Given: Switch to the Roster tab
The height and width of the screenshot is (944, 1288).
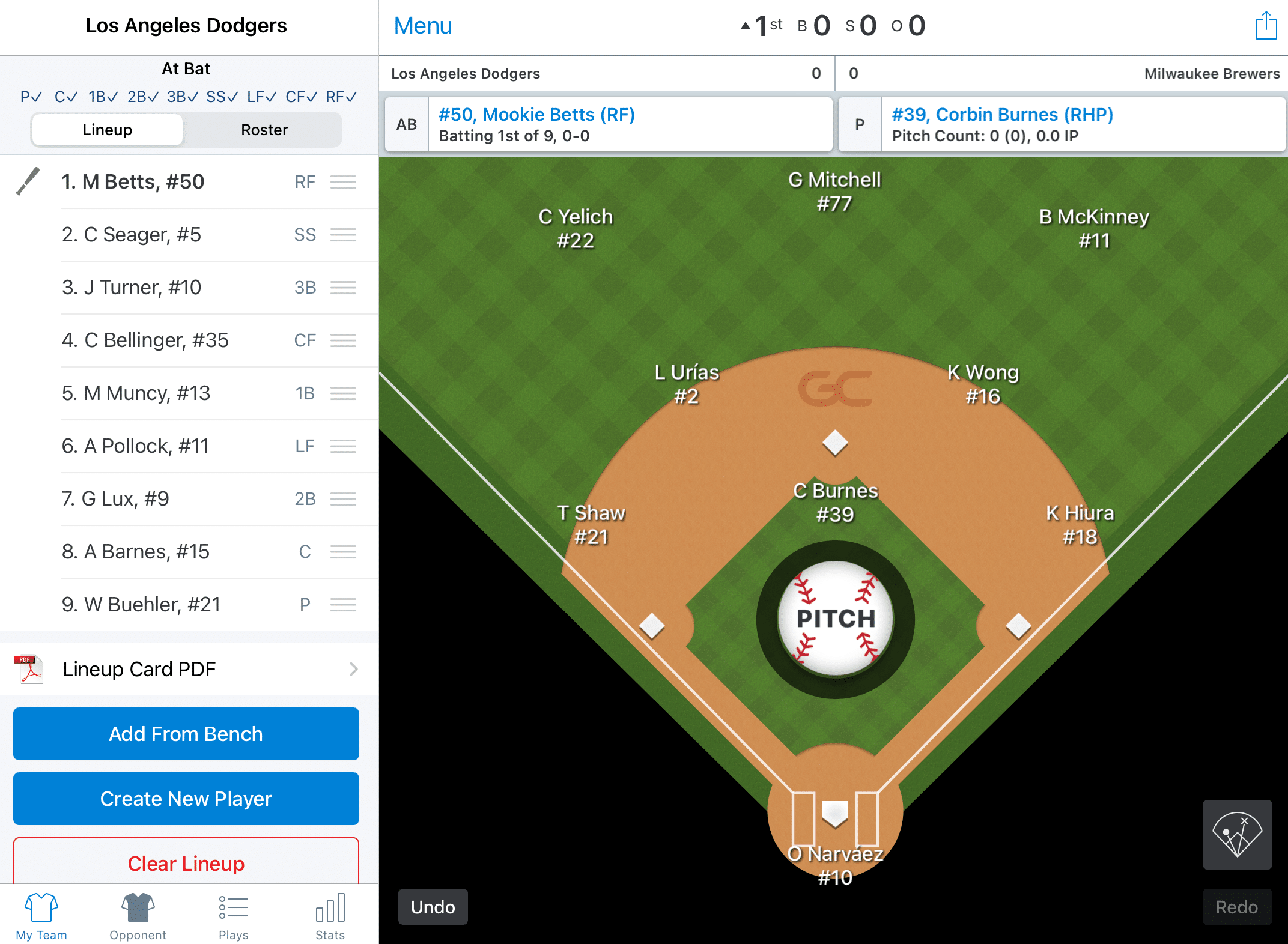Looking at the screenshot, I should [264, 129].
